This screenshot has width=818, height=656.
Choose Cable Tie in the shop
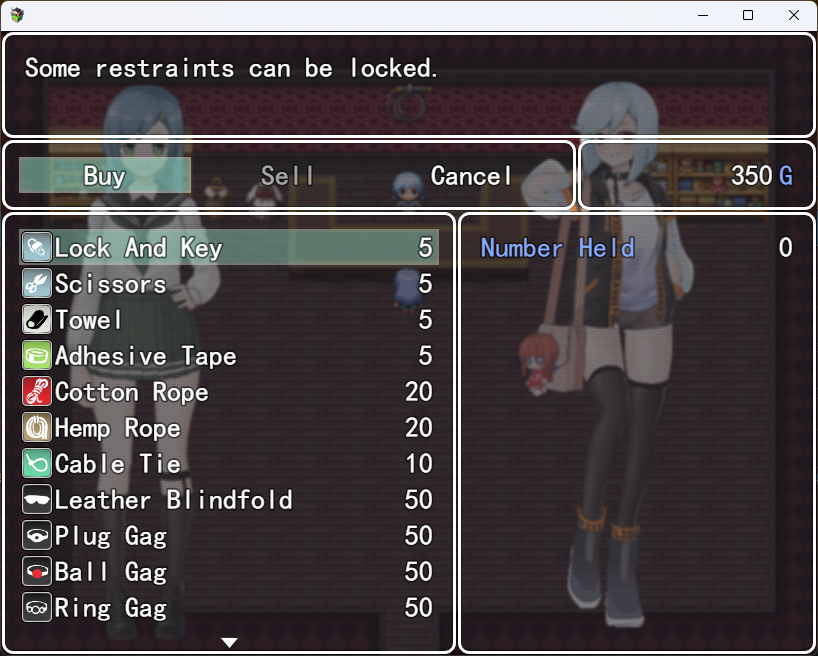pyautogui.click(x=229, y=464)
